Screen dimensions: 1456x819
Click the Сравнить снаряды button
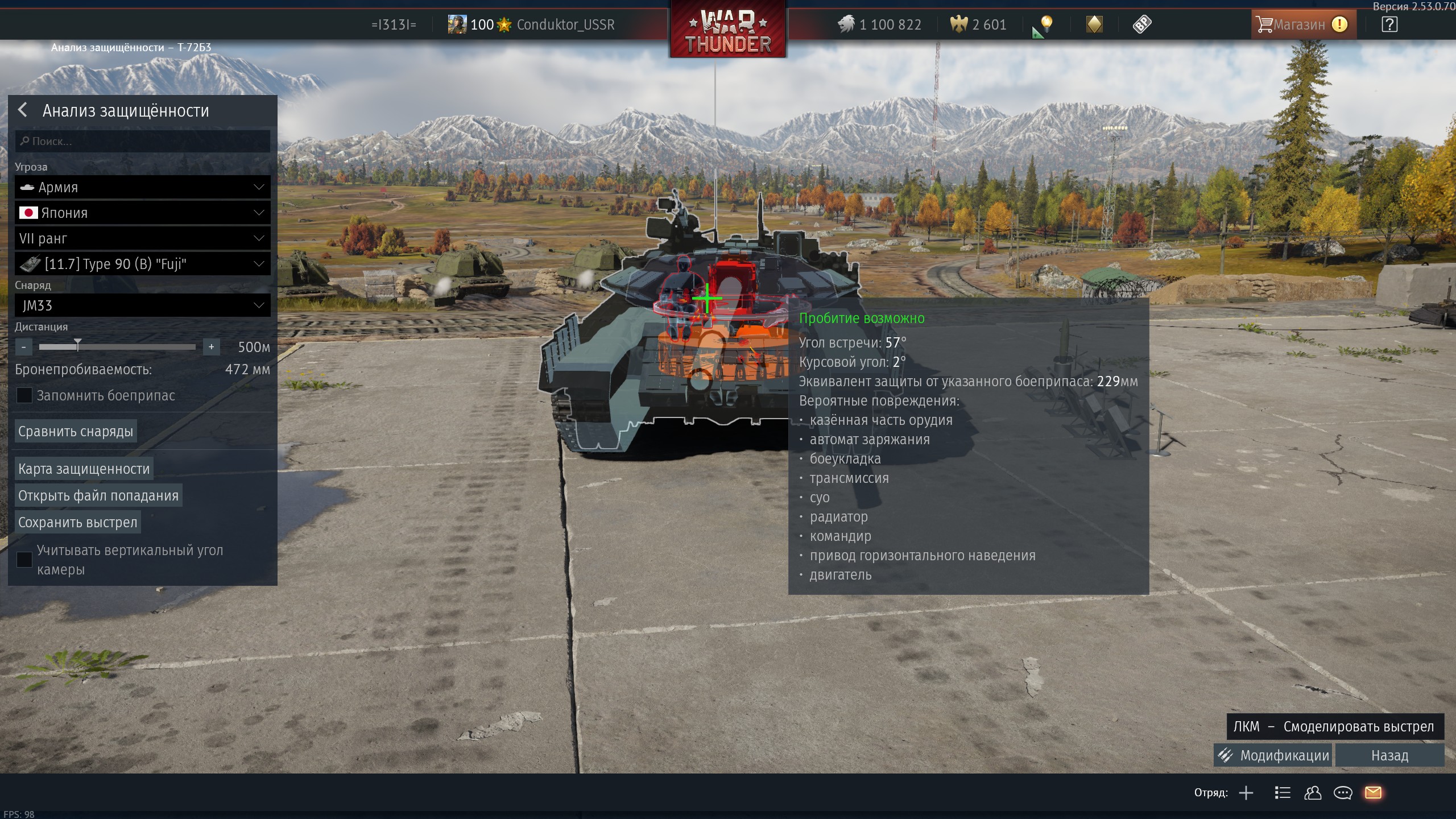76,431
